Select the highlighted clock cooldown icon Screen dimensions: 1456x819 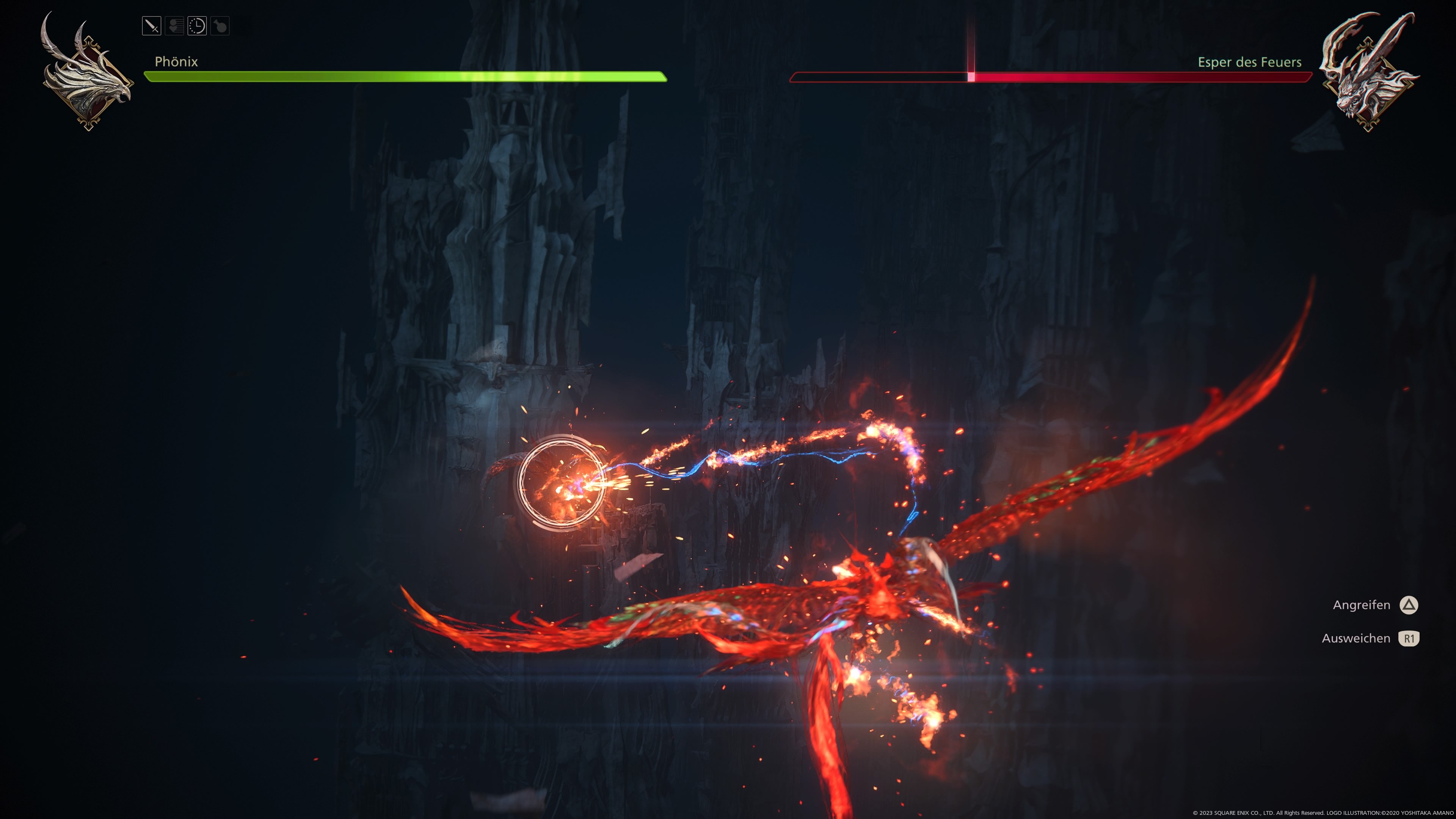tap(197, 26)
